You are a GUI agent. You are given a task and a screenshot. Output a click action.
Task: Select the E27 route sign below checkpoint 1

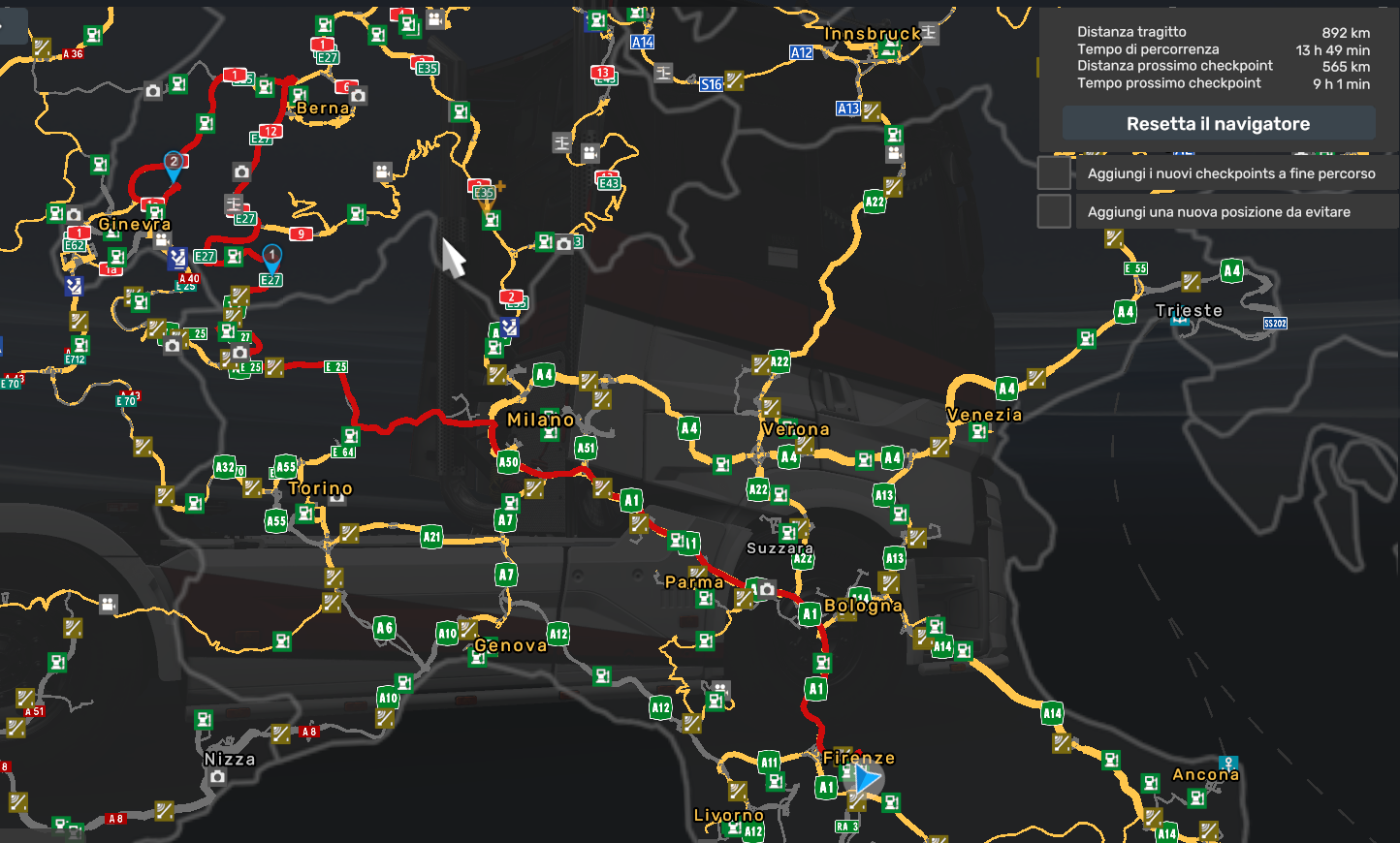(x=269, y=279)
